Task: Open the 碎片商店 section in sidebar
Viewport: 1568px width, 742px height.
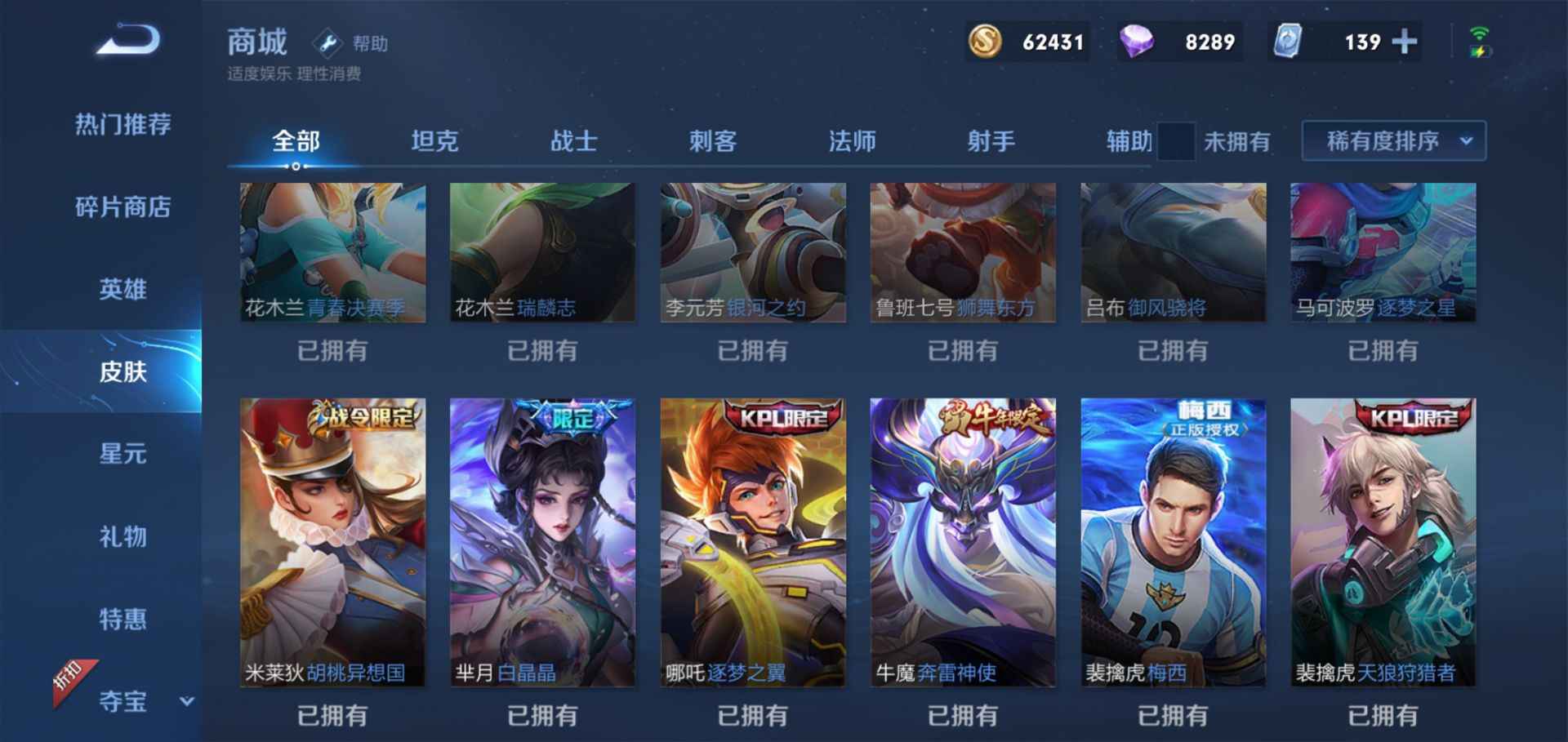Action: [x=122, y=208]
